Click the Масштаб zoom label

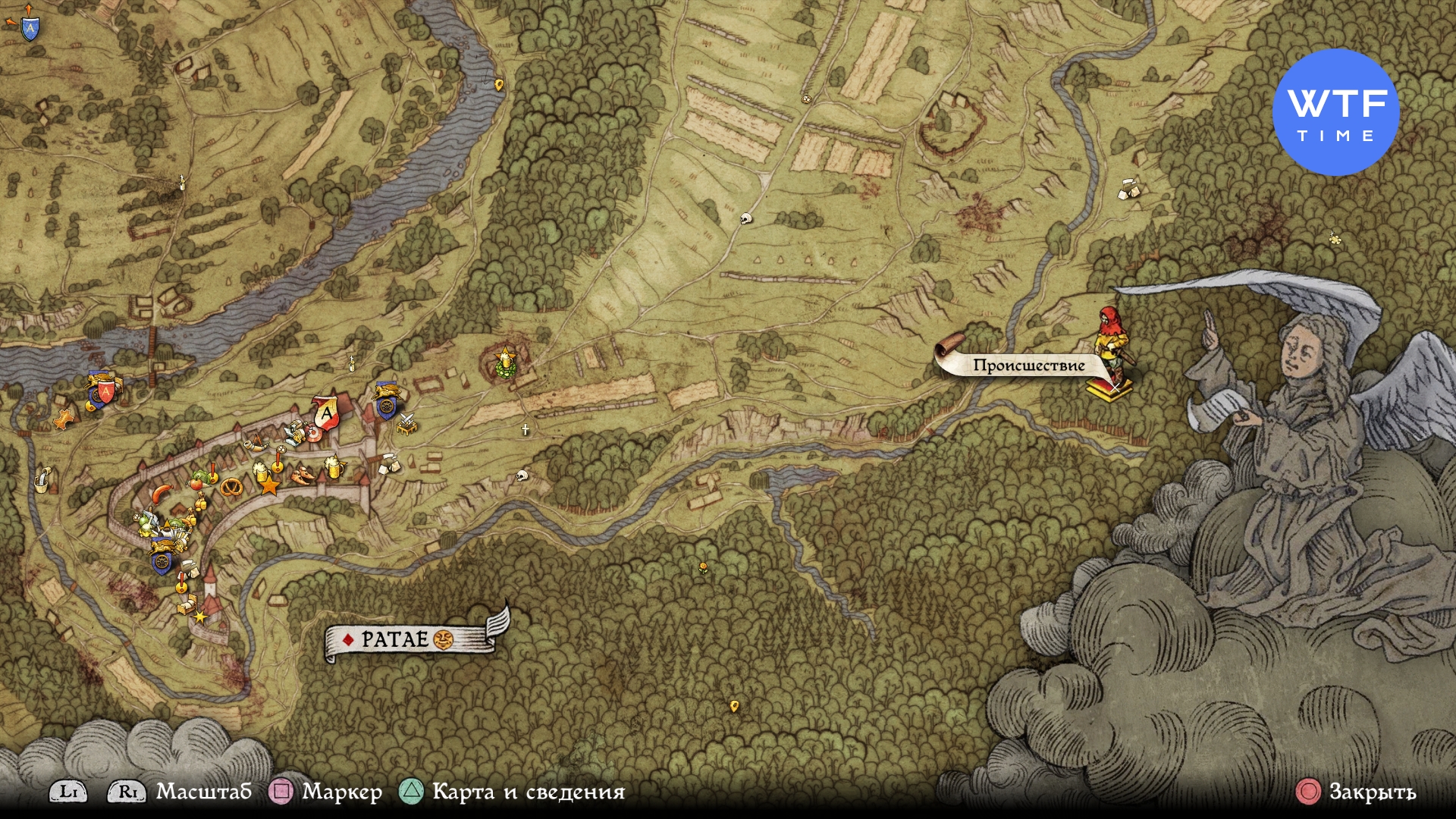coord(203,792)
